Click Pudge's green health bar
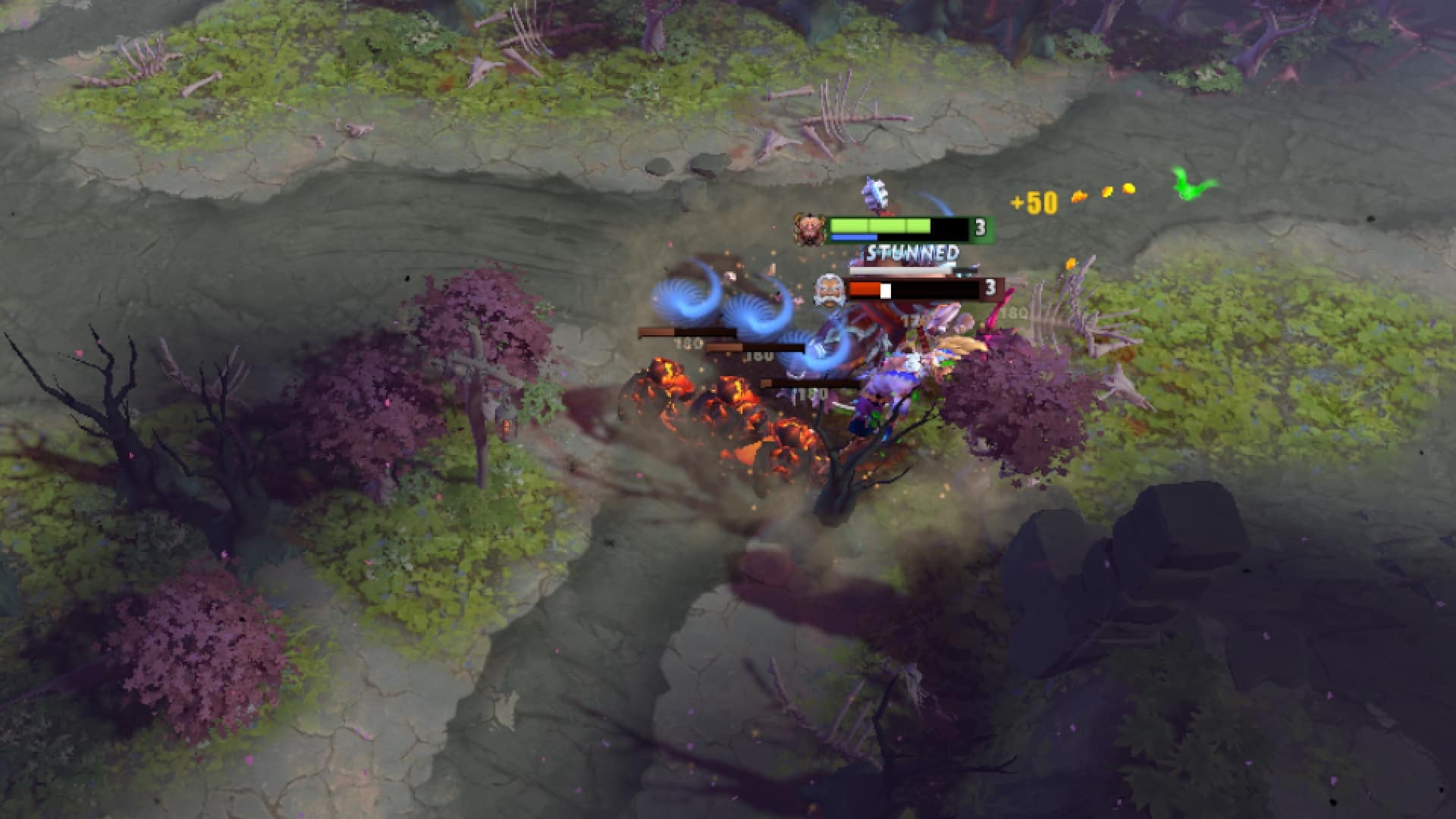Viewport: 1456px width, 819px height. pos(880,224)
